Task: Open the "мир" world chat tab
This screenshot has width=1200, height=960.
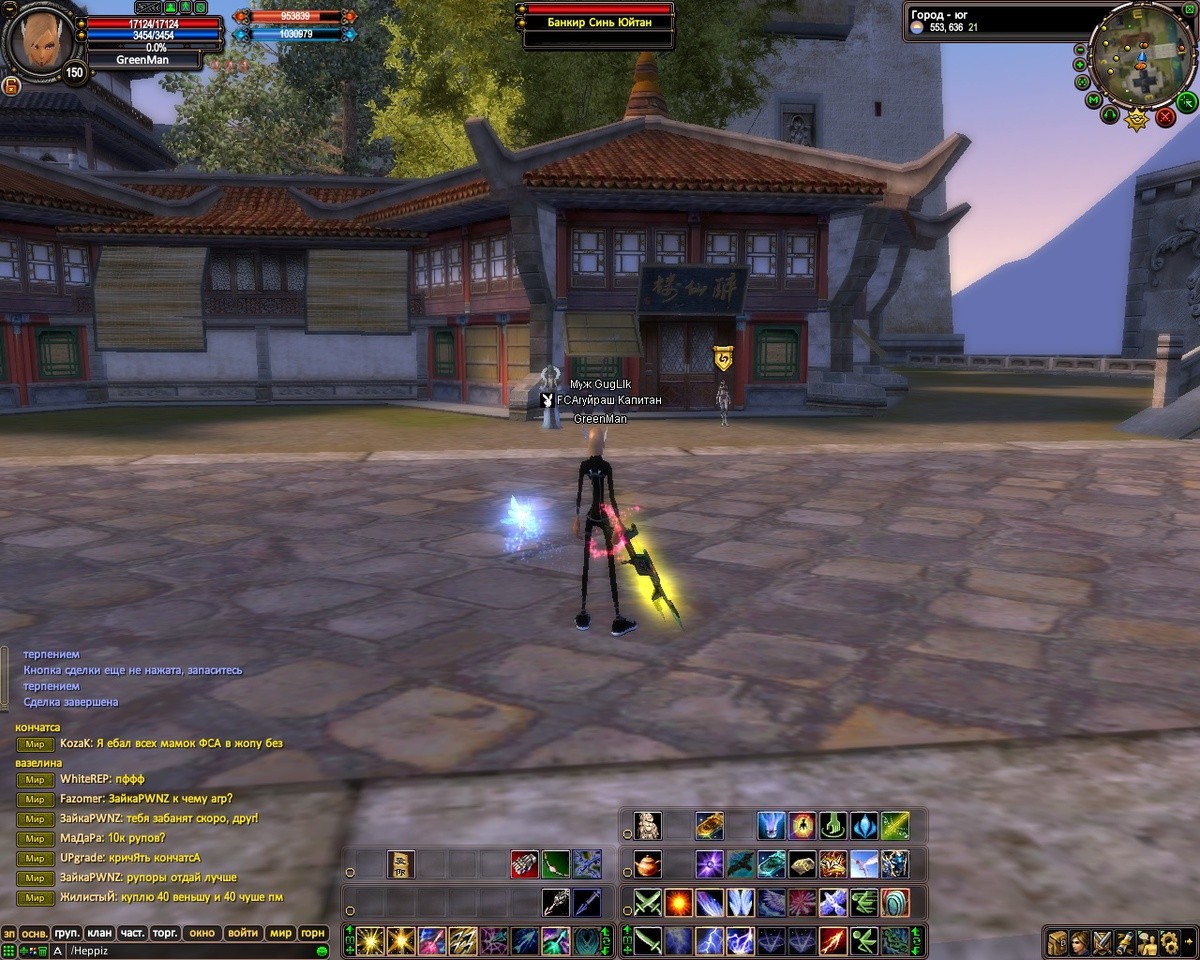Action: click(x=281, y=933)
